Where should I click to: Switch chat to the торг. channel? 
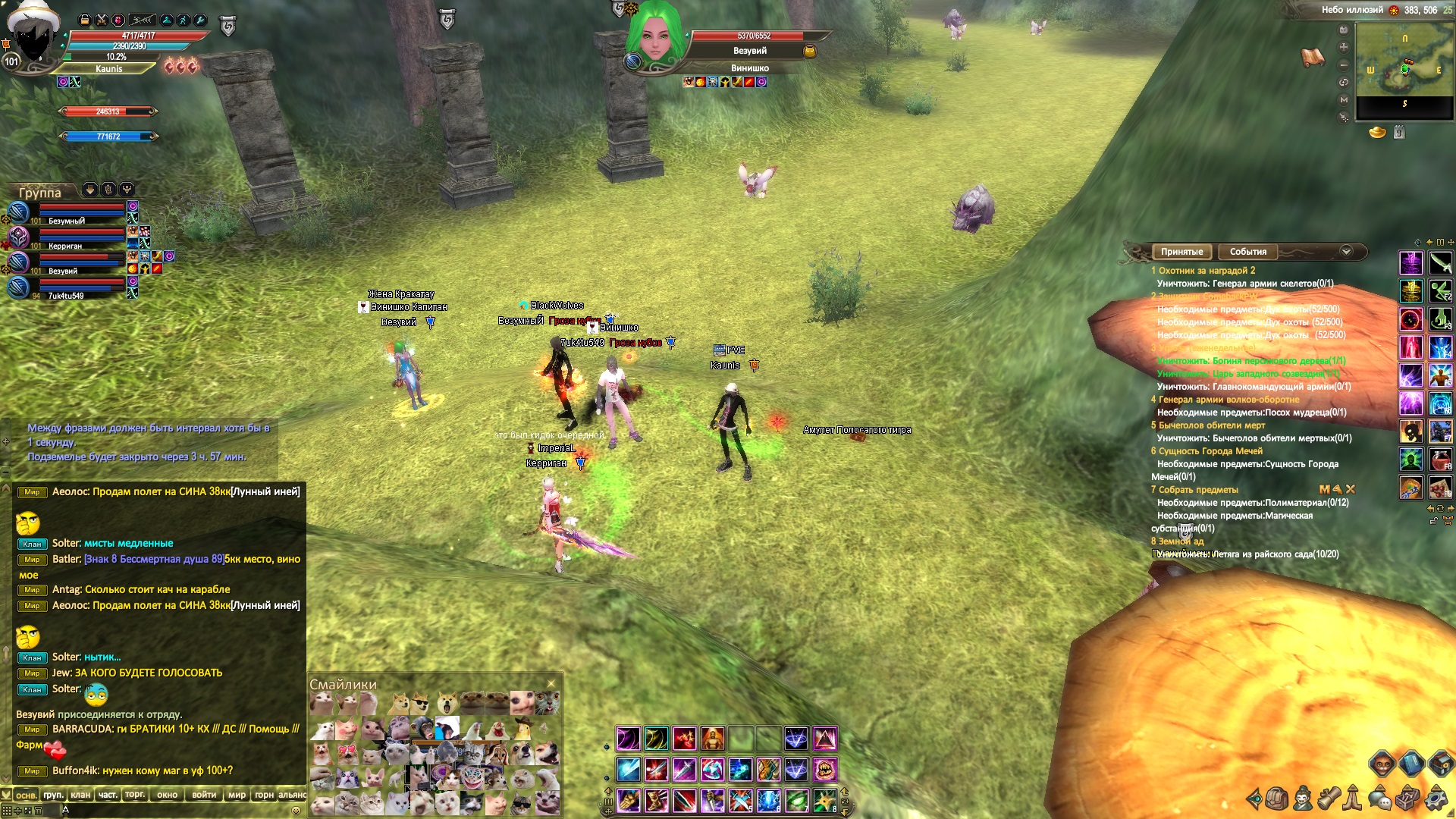pyautogui.click(x=135, y=795)
